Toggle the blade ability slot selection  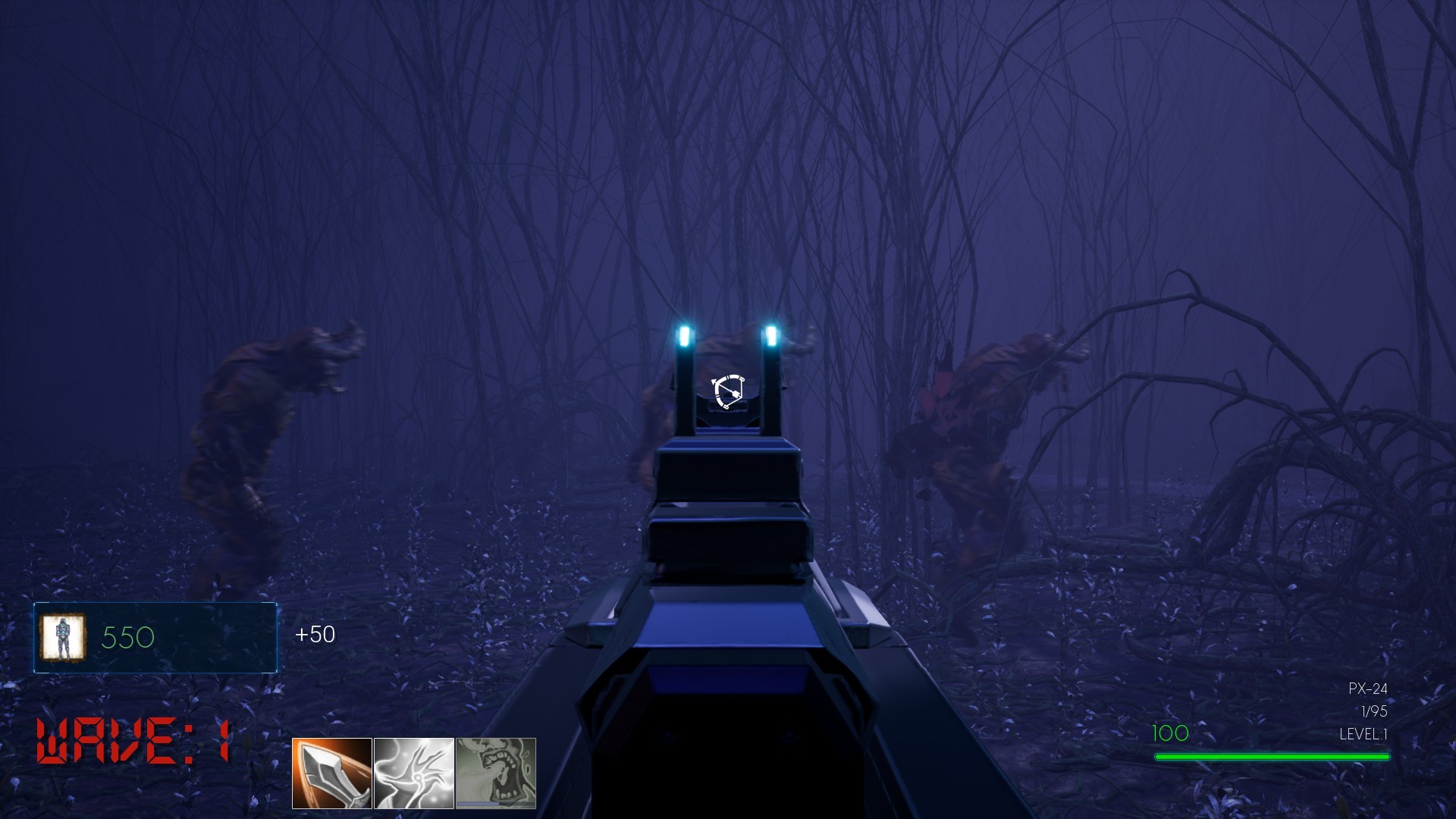click(332, 775)
